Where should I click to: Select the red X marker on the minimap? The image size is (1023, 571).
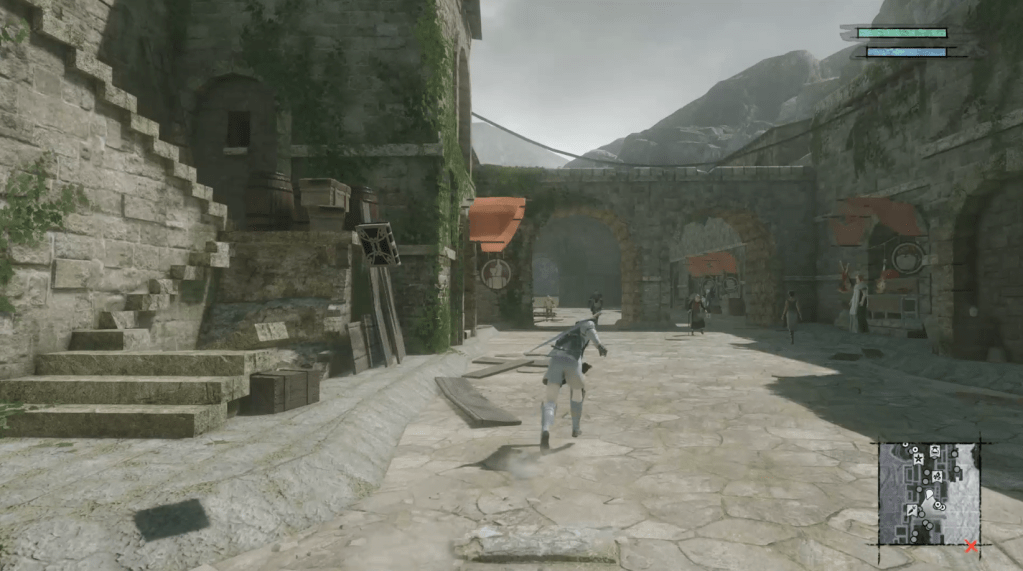pos(971,546)
